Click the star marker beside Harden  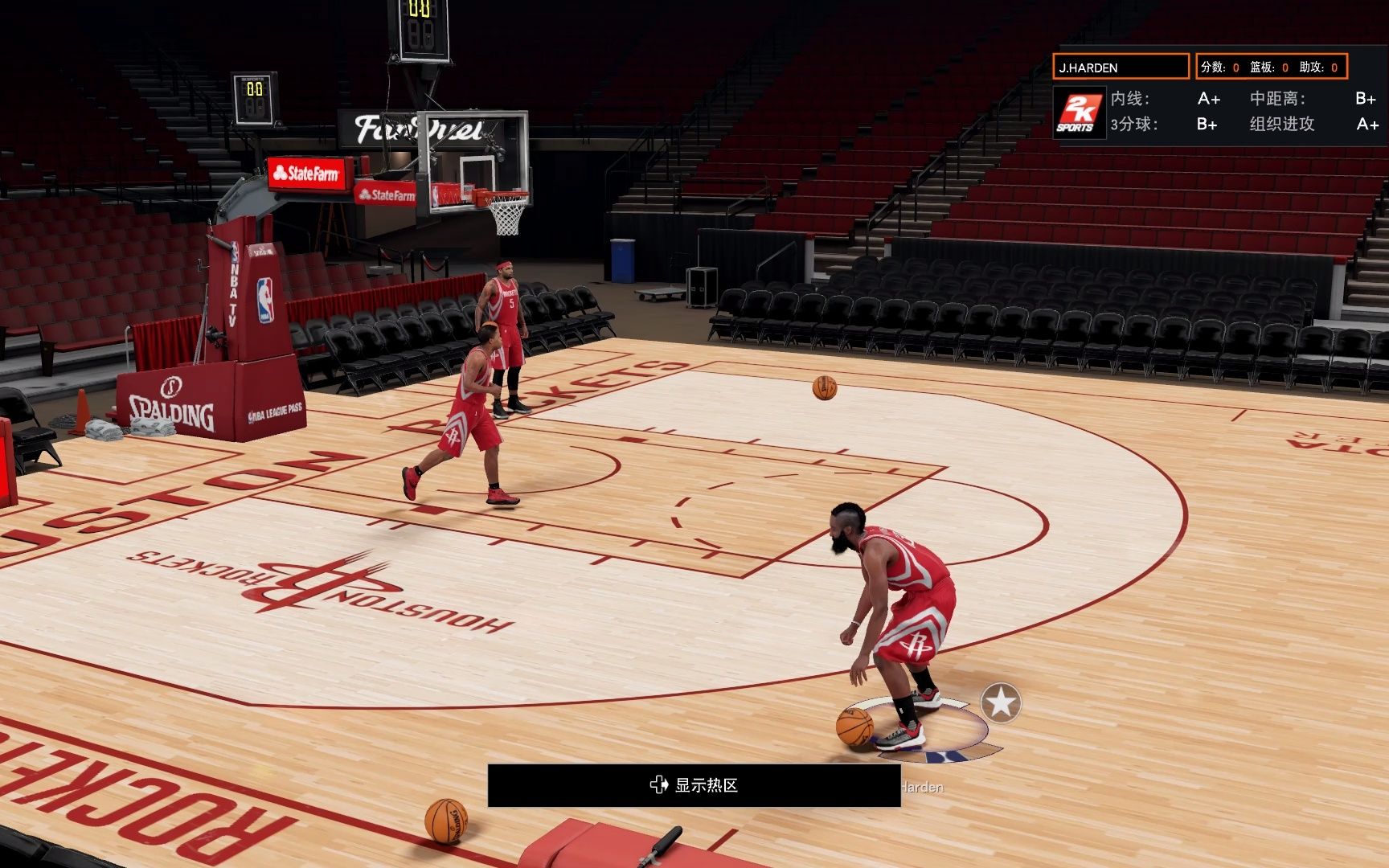1001,703
